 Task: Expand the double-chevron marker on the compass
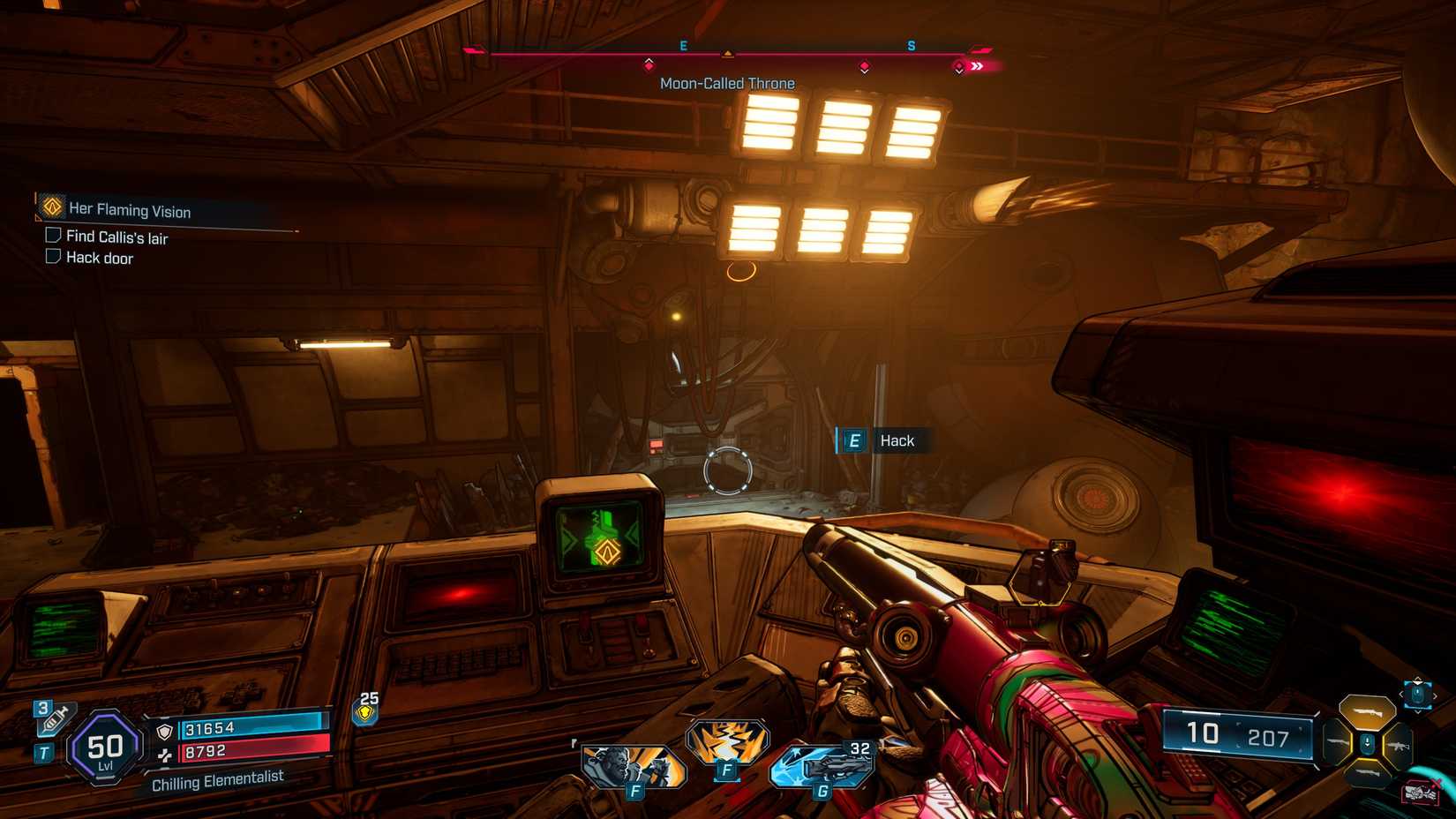977,66
